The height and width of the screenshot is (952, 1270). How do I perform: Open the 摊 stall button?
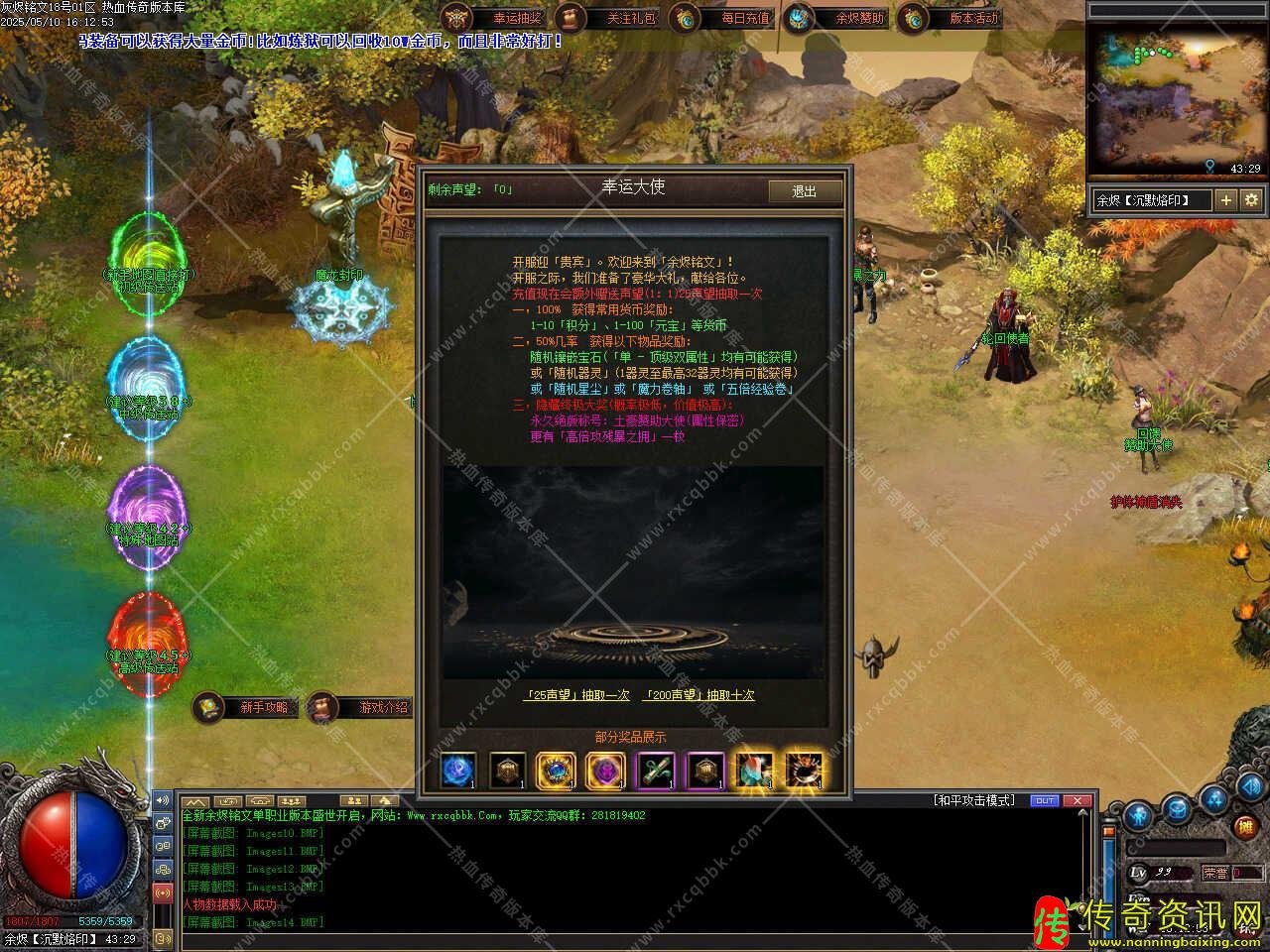point(1246,826)
